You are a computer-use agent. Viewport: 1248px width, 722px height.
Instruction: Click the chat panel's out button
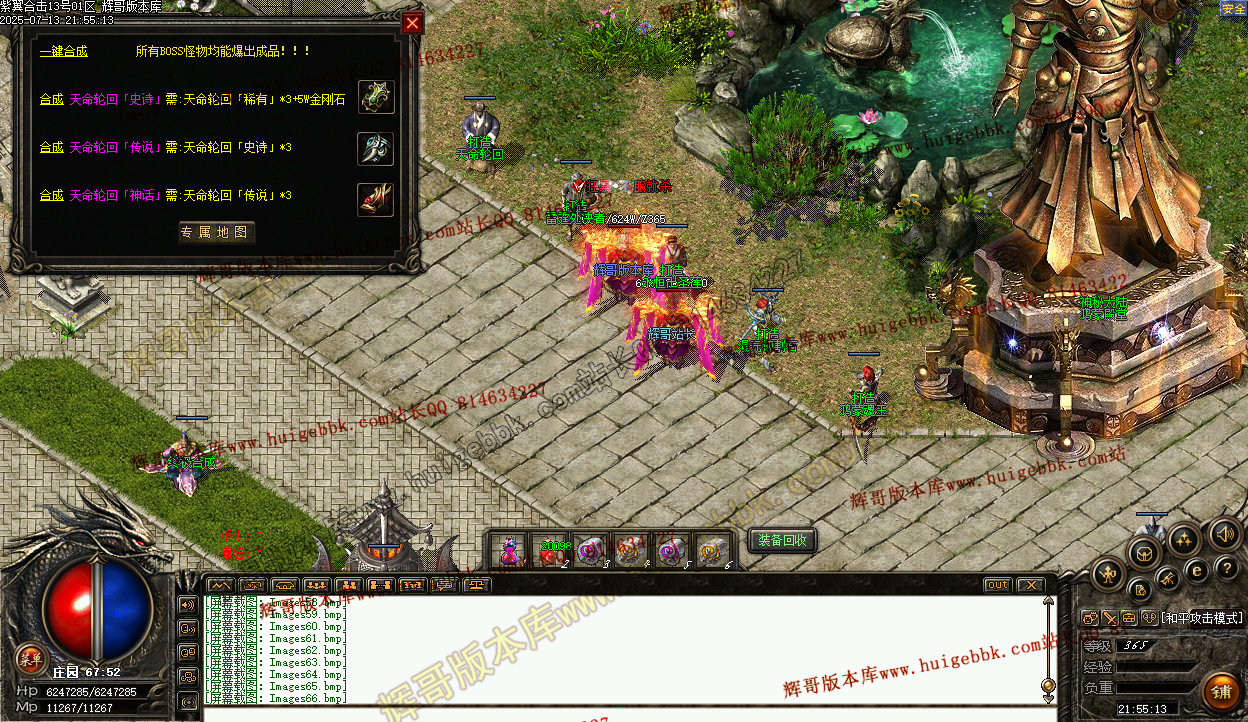point(997,585)
